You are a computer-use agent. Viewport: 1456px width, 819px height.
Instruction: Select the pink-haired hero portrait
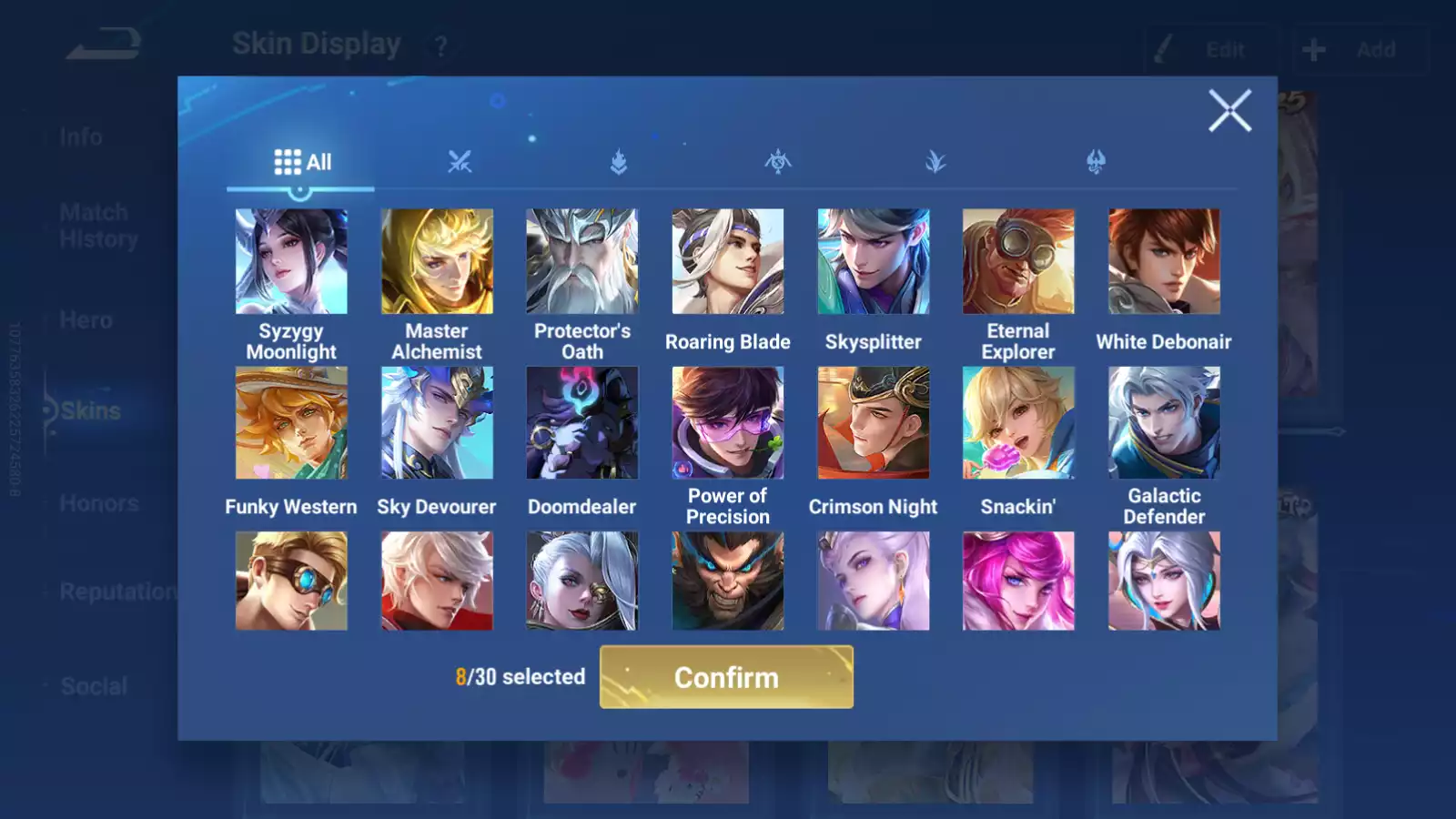(x=1018, y=581)
